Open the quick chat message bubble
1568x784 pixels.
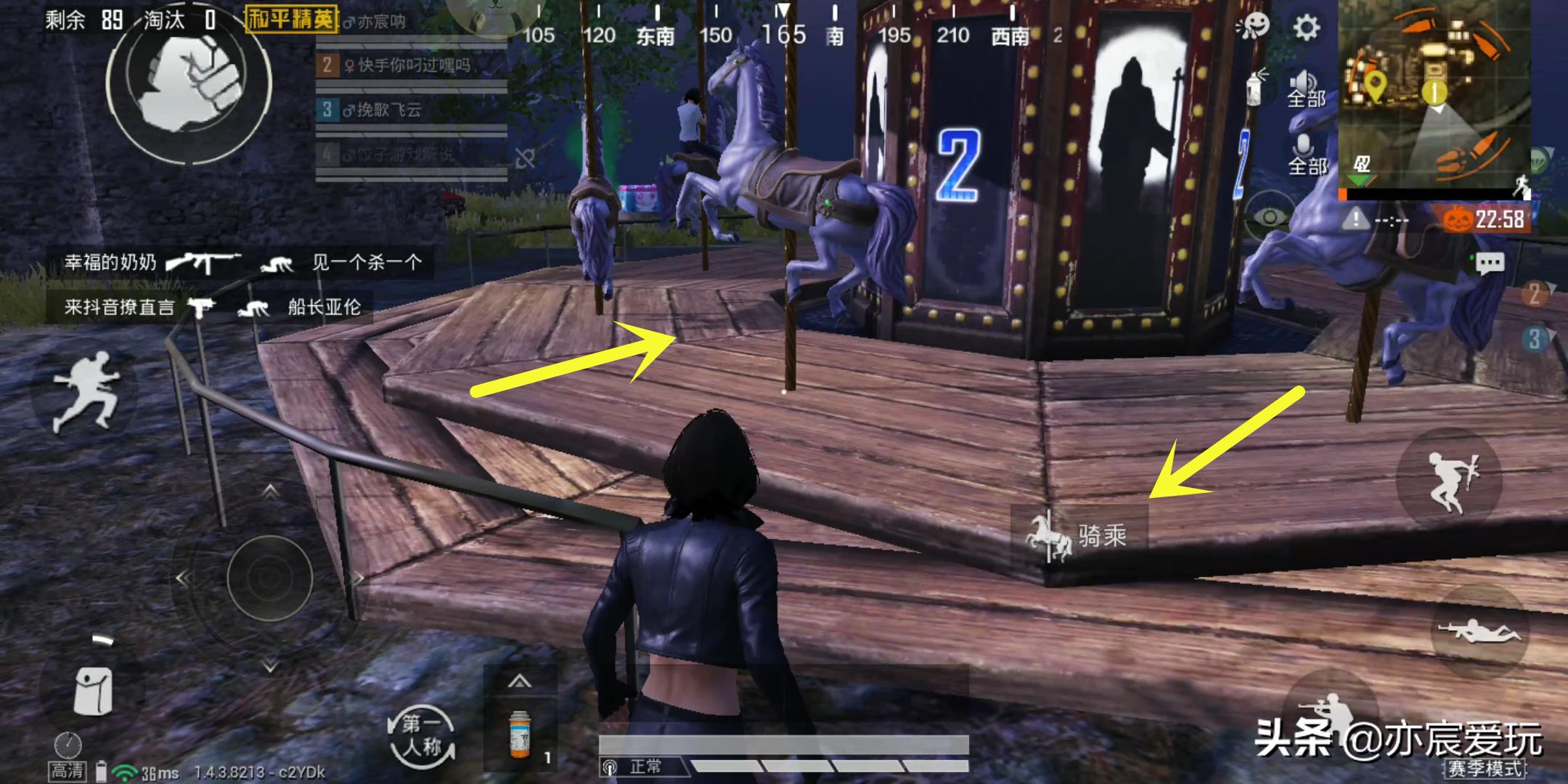pos(1490,263)
